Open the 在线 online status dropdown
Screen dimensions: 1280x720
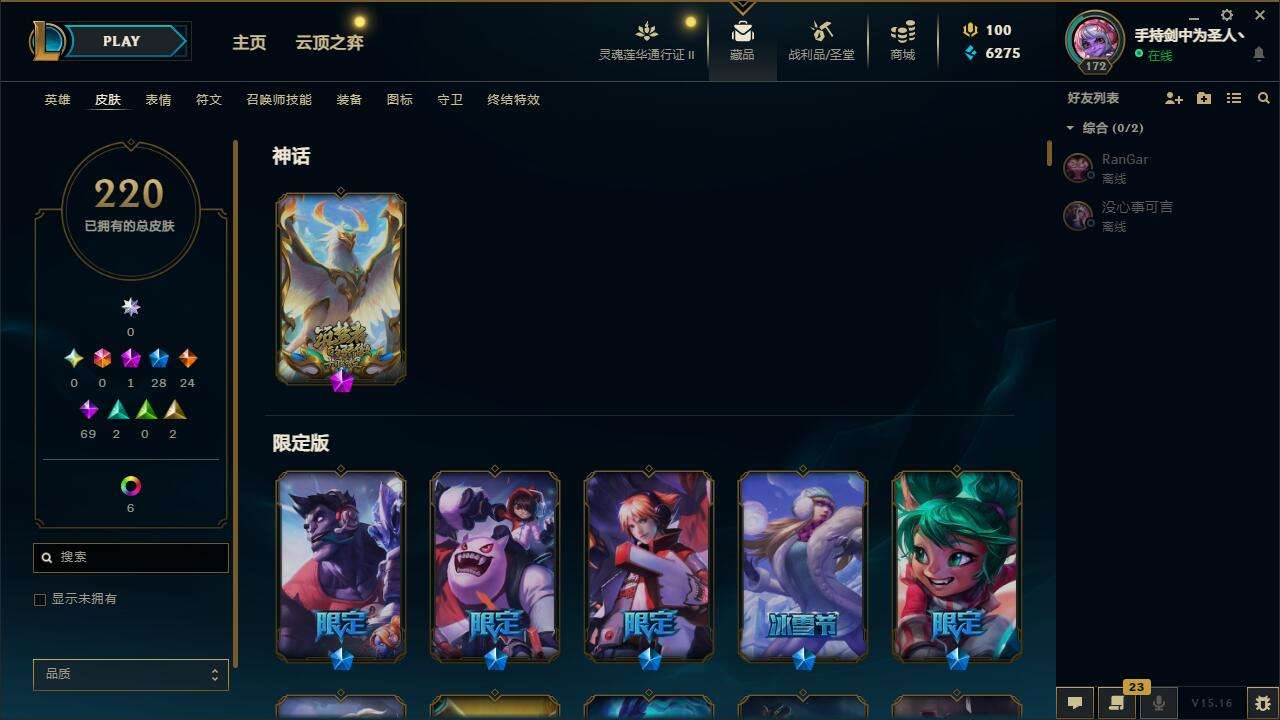[1153, 55]
